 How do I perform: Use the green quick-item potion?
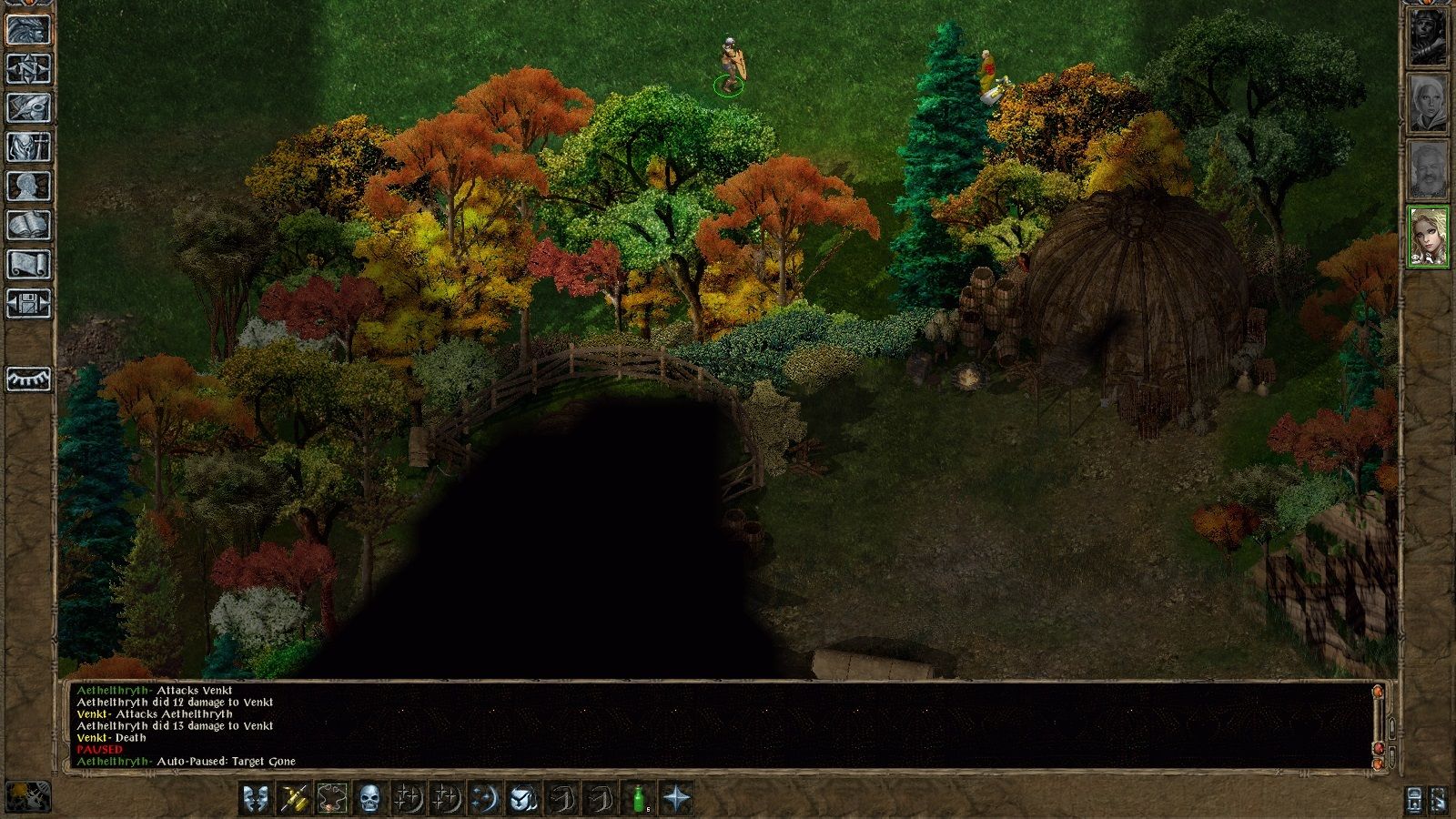(638, 797)
